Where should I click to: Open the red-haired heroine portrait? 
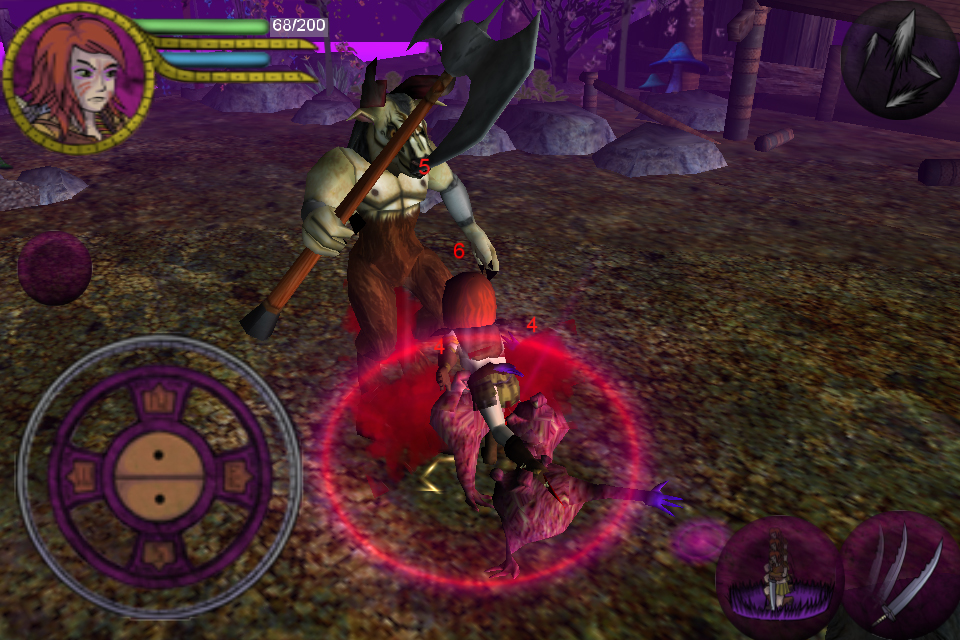77,76
